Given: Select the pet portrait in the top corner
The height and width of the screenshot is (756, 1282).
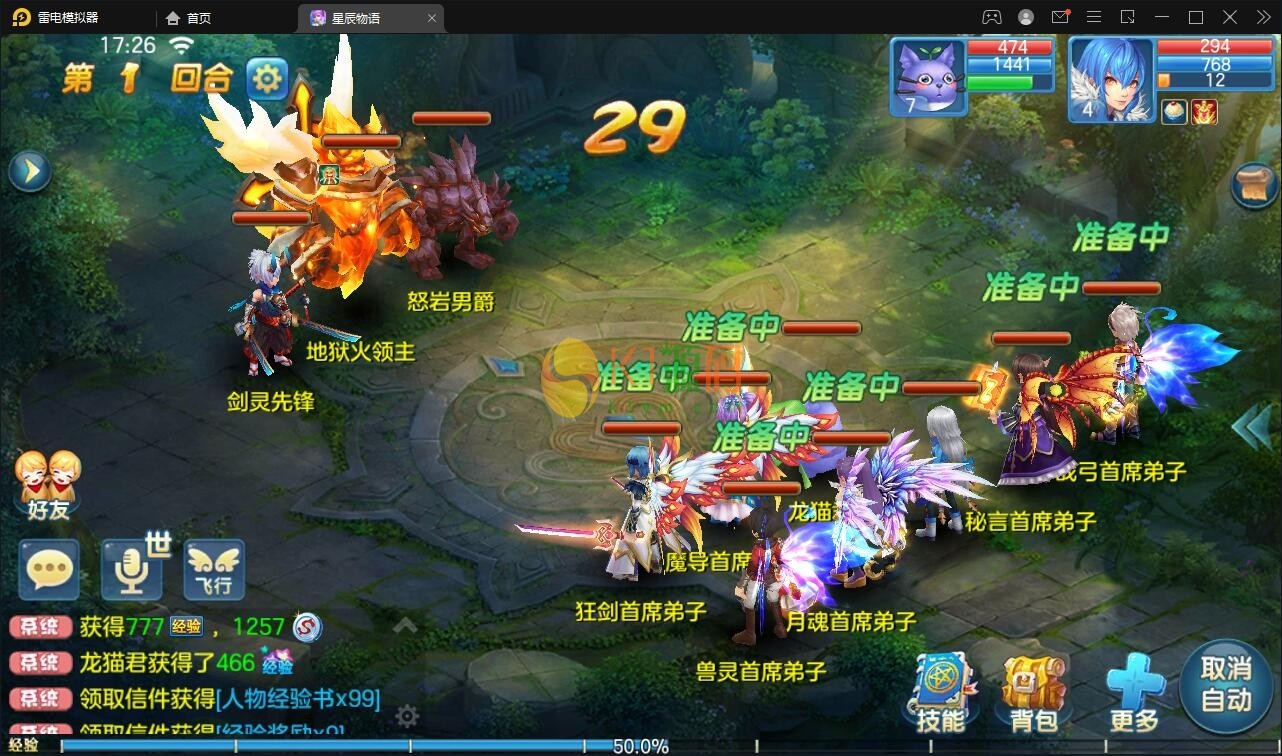Looking at the screenshot, I should (x=927, y=78).
